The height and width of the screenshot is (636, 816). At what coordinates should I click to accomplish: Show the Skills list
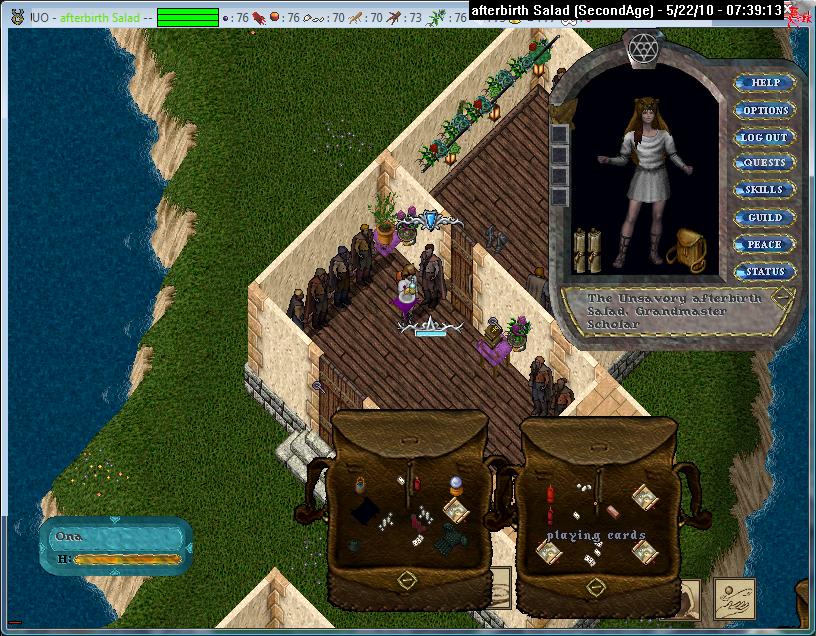[x=765, y=190]
